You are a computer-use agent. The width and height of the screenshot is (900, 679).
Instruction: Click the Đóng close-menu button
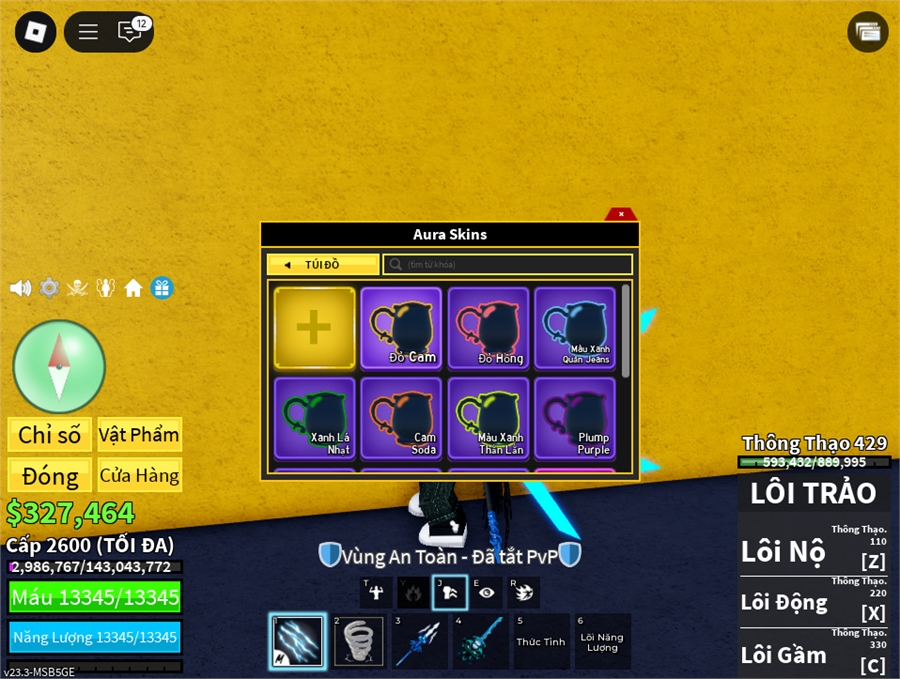pos(49,475)
